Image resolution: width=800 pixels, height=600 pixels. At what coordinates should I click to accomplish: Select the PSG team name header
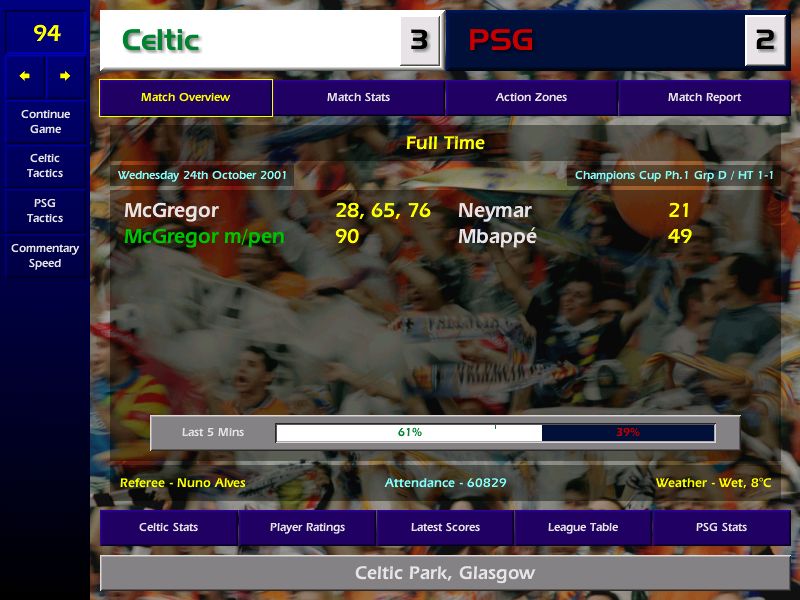click(x=501, y=41)
